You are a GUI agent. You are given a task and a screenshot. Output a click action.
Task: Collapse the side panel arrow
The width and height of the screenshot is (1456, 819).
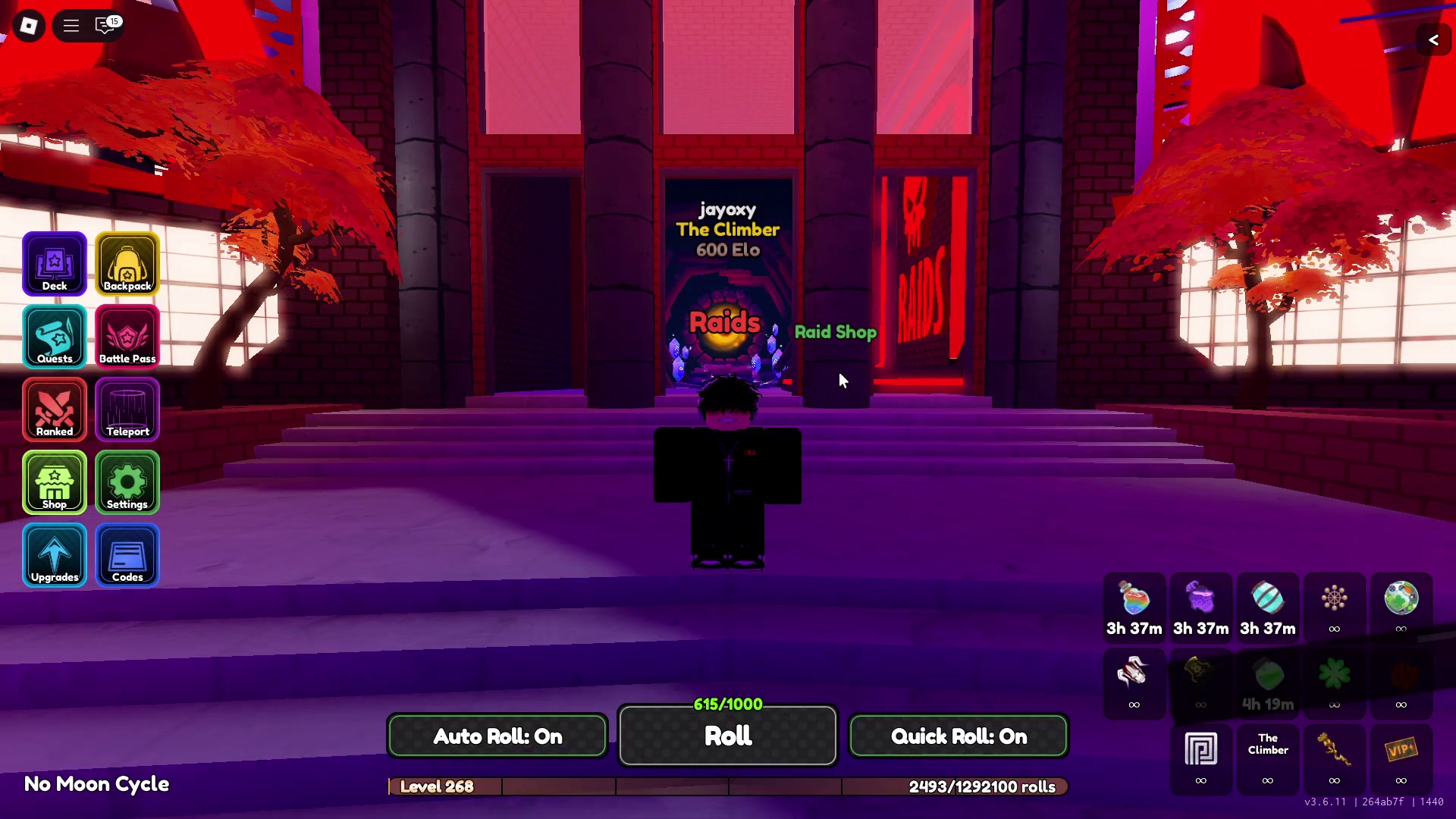click(1433, 40)
